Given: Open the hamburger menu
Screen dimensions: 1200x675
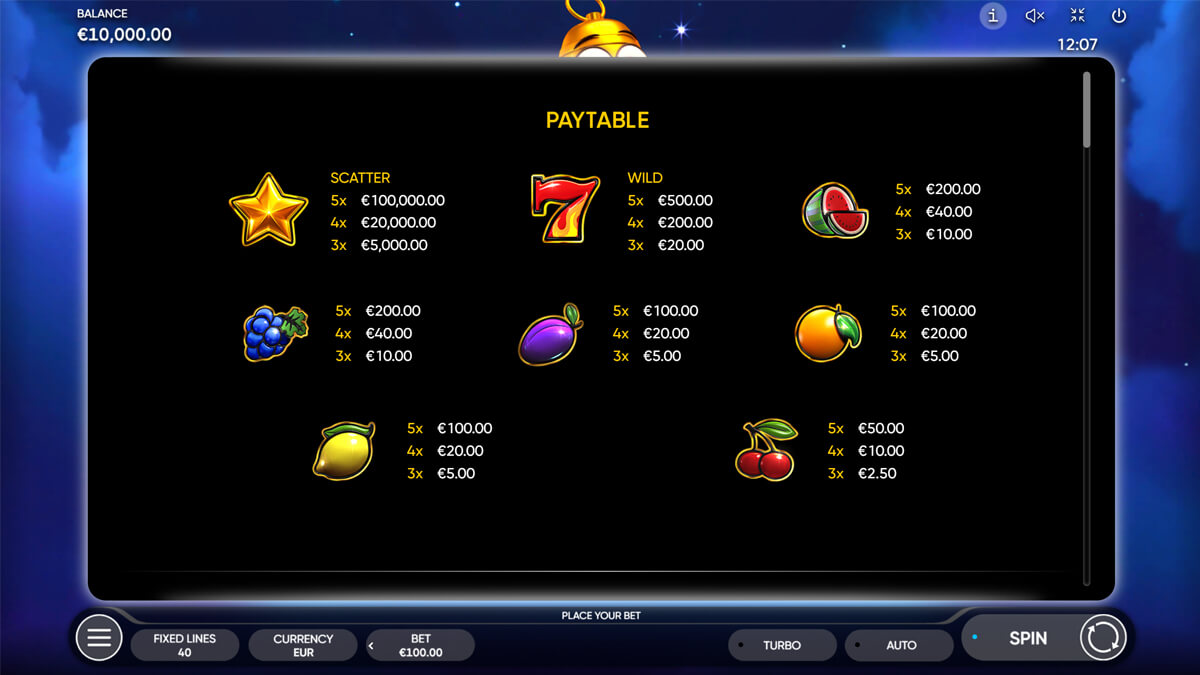Looking at the screenshot, I should [x=99, y=638].
